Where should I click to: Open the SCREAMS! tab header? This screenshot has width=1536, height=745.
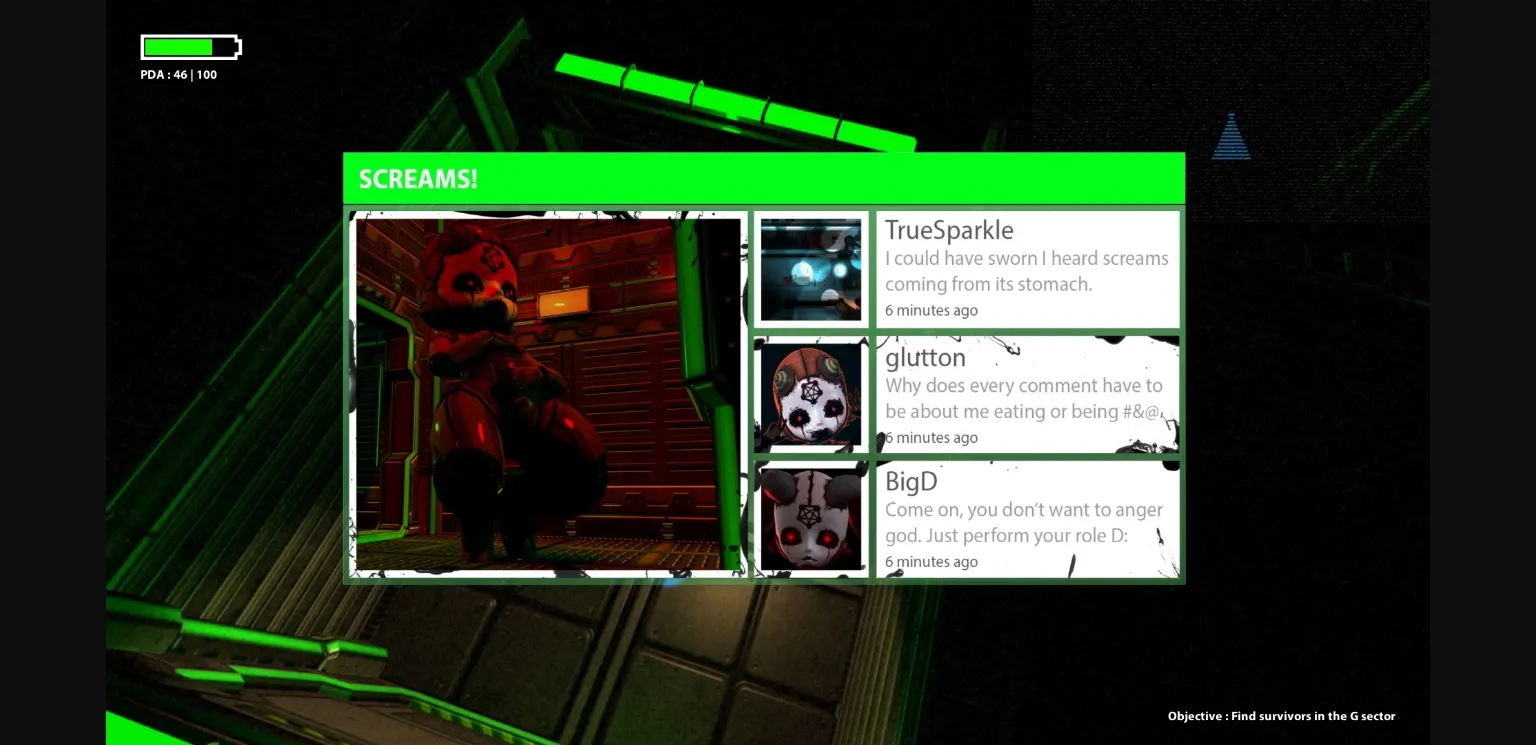[x=418, y=178]
